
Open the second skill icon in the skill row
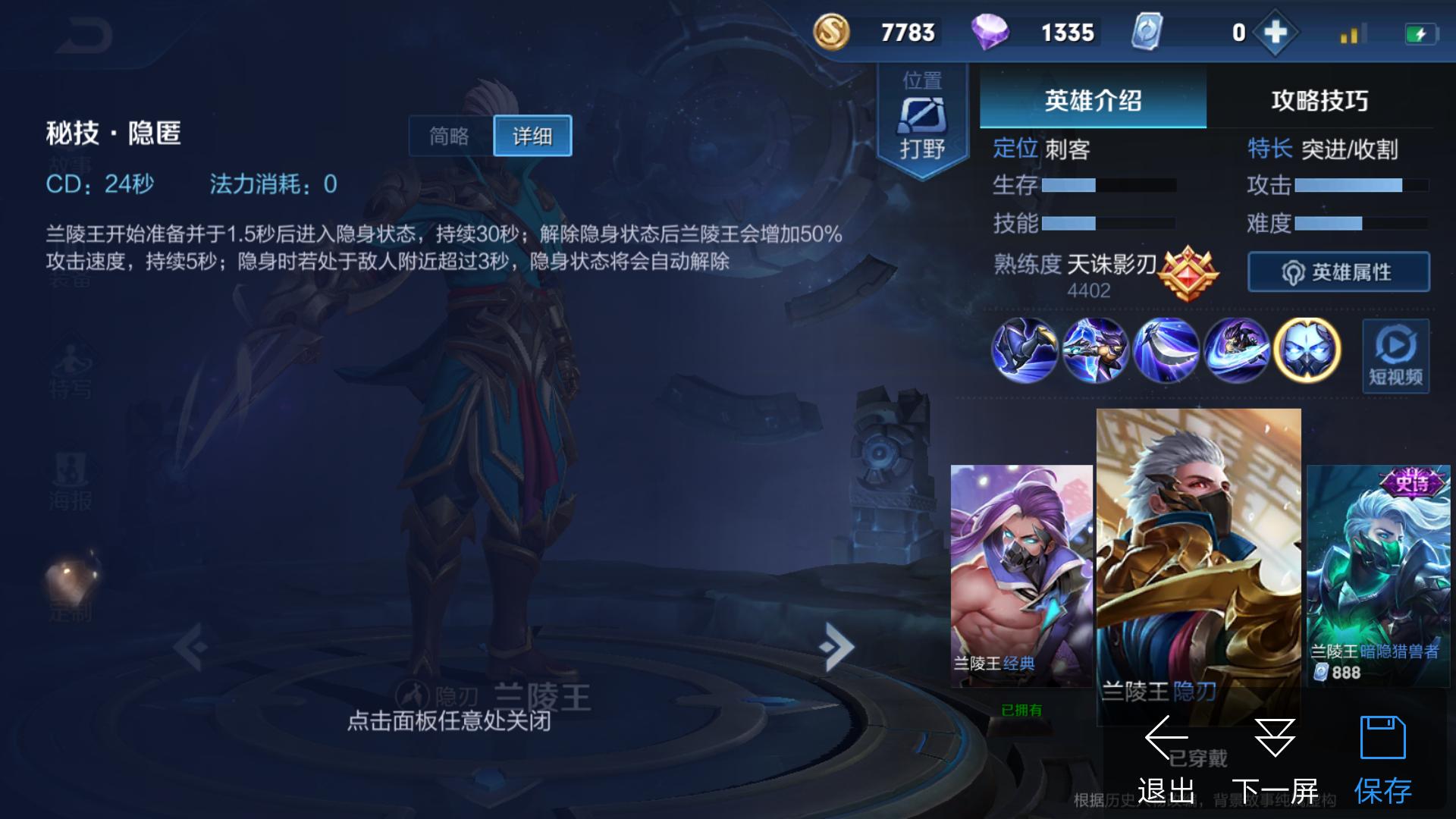click(1095, 349)
